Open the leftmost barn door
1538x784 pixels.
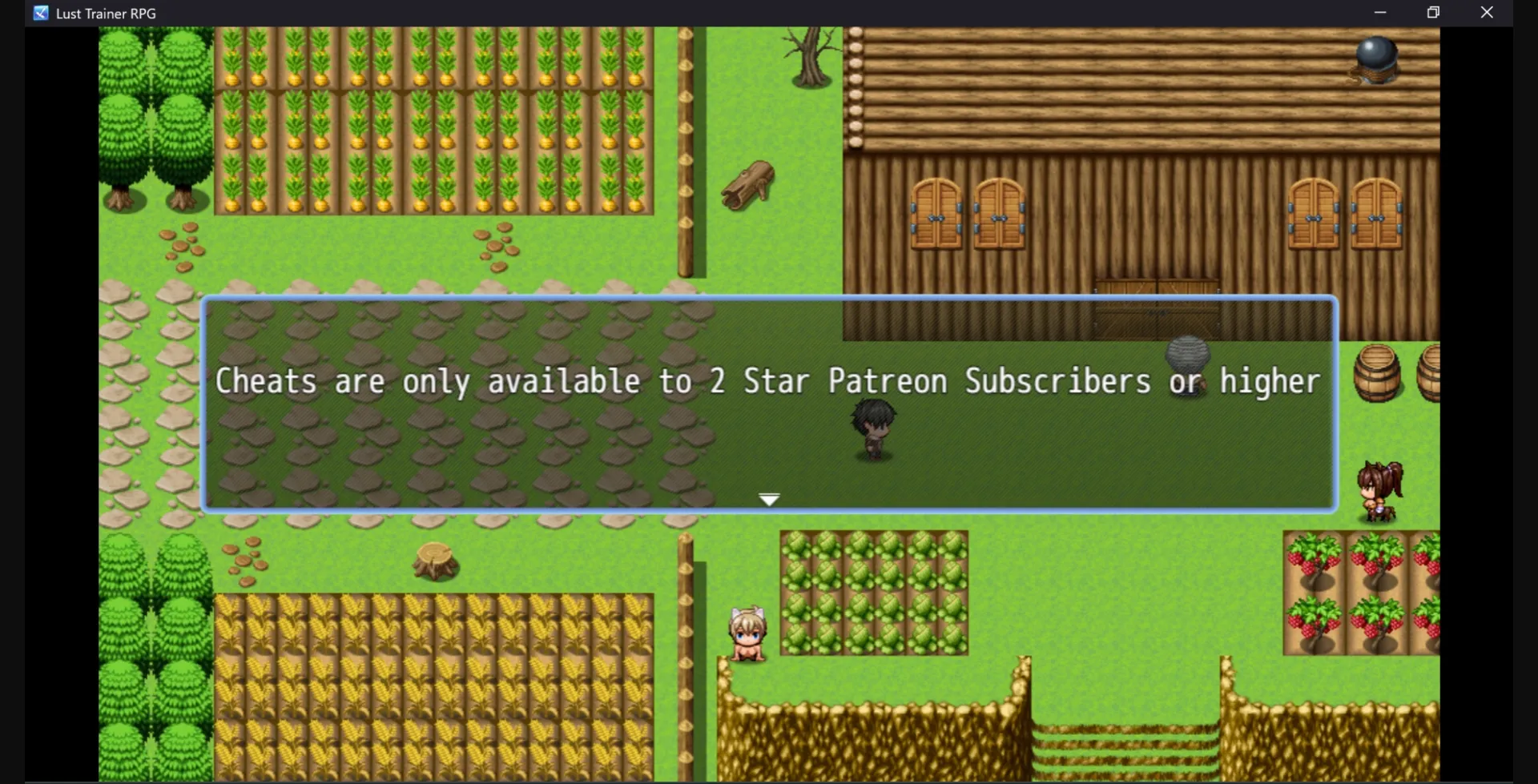tap(937, 216)
